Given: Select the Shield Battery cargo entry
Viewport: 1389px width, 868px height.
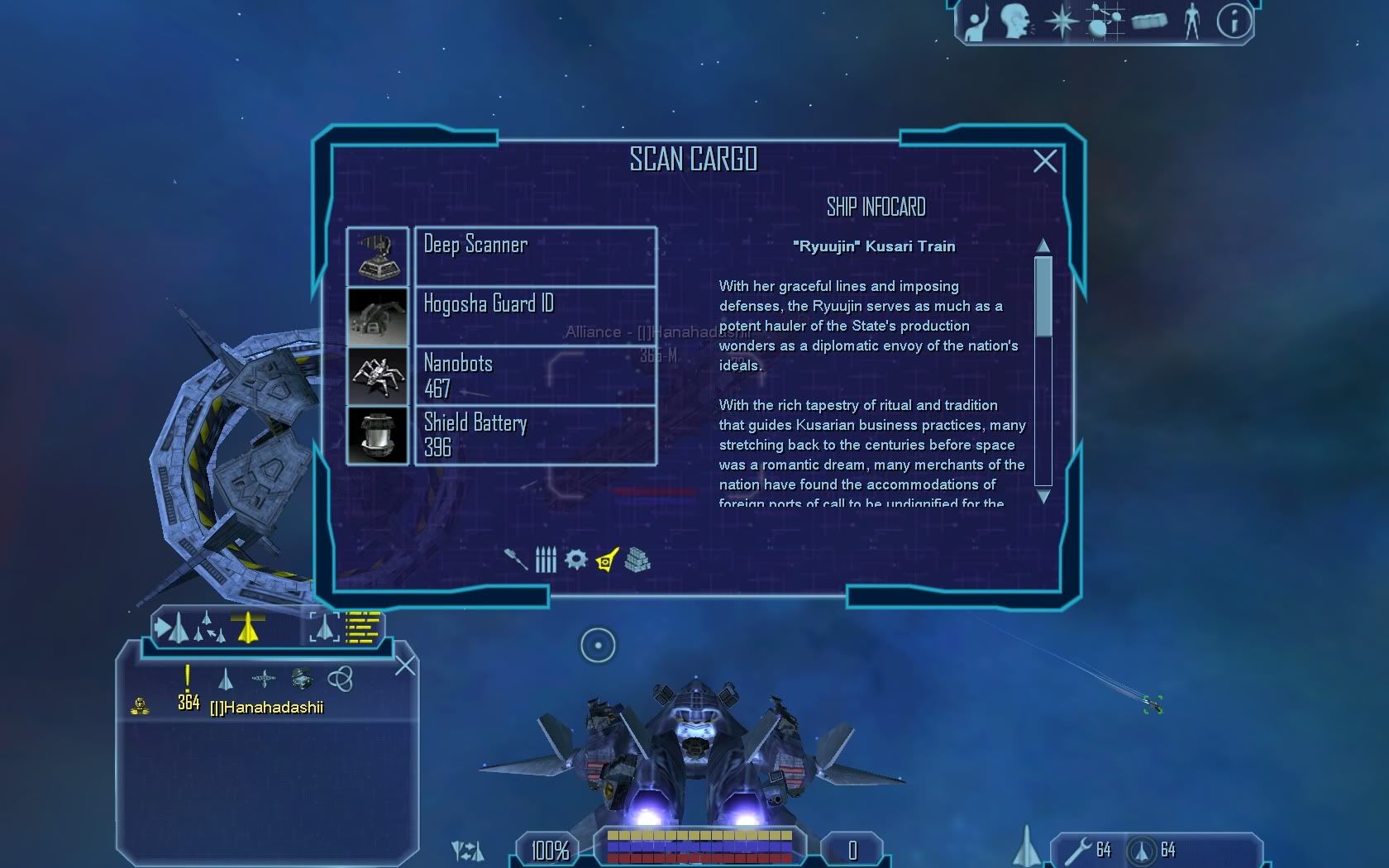Looking at the screenshot, I should click(535, 435).
